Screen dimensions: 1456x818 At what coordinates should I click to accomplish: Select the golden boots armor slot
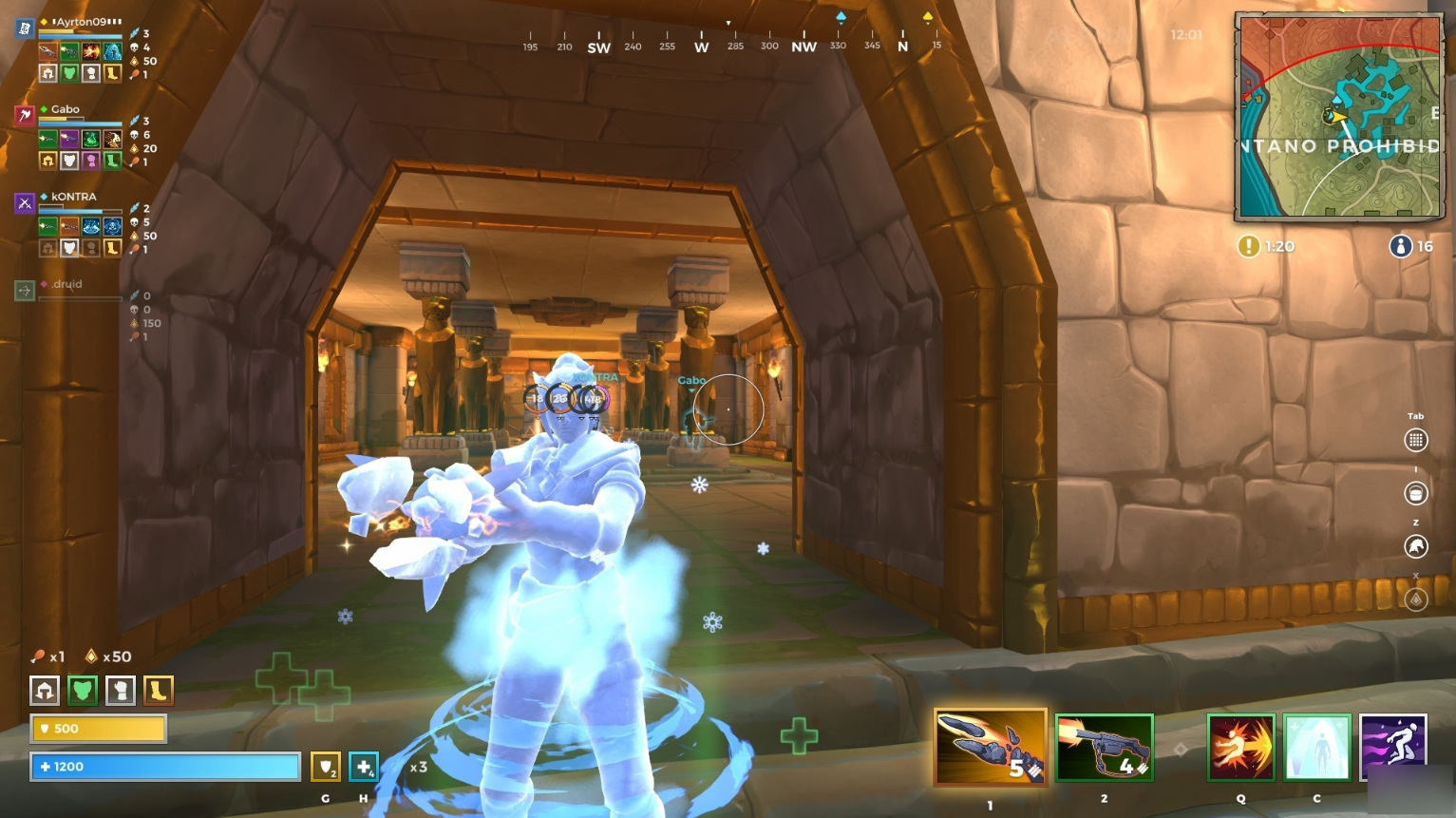point(158,690)
